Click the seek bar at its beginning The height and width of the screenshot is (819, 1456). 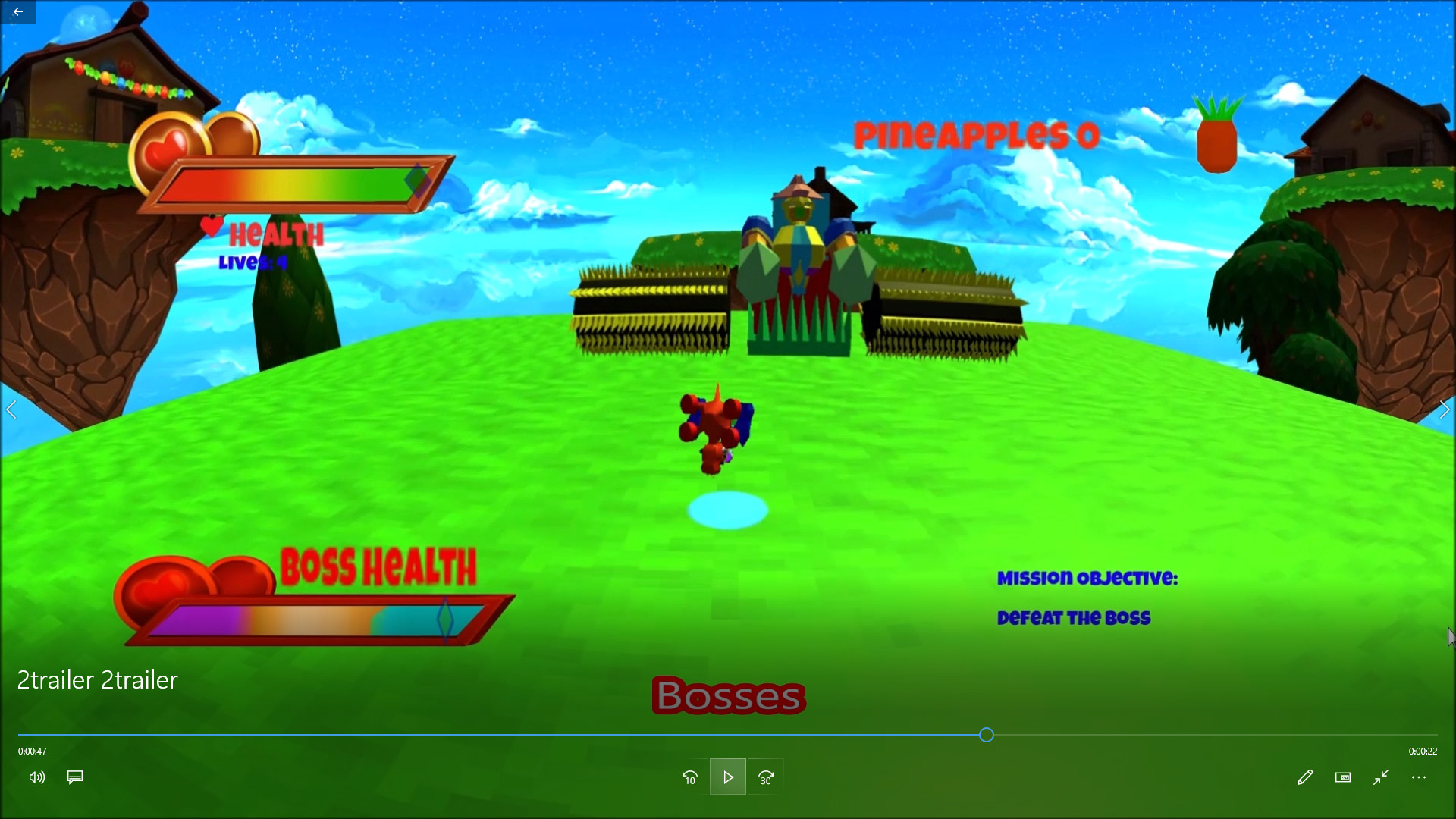(27, 734)
